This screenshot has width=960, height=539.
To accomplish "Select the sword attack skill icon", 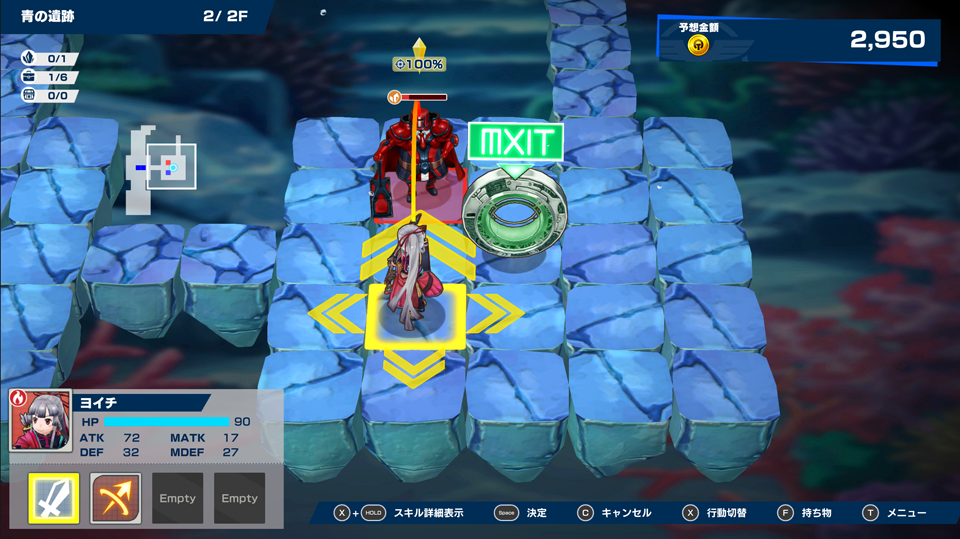I will point(53,498).
